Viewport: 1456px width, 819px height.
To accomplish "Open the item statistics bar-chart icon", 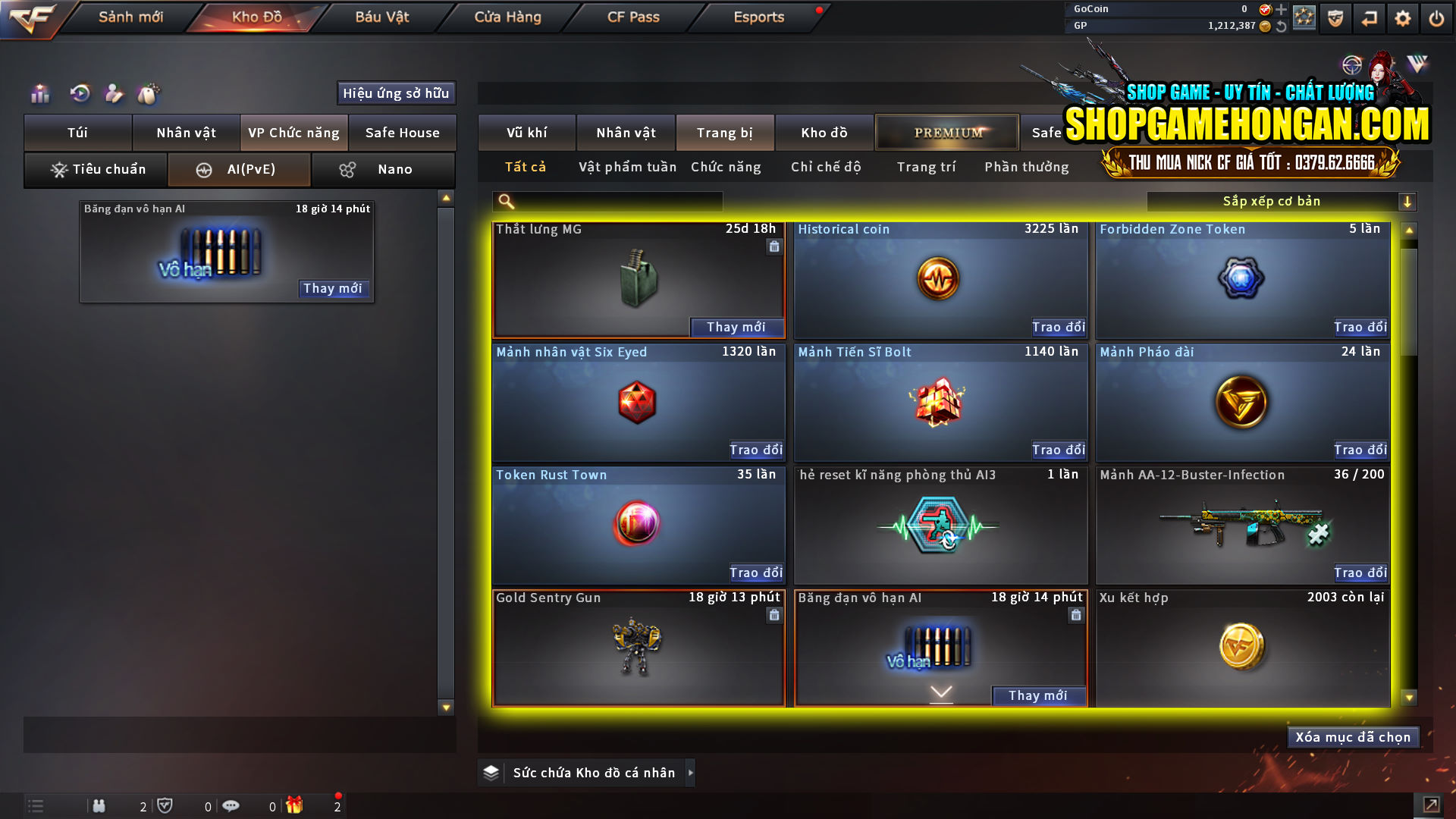I will click(x=39, y=93).
